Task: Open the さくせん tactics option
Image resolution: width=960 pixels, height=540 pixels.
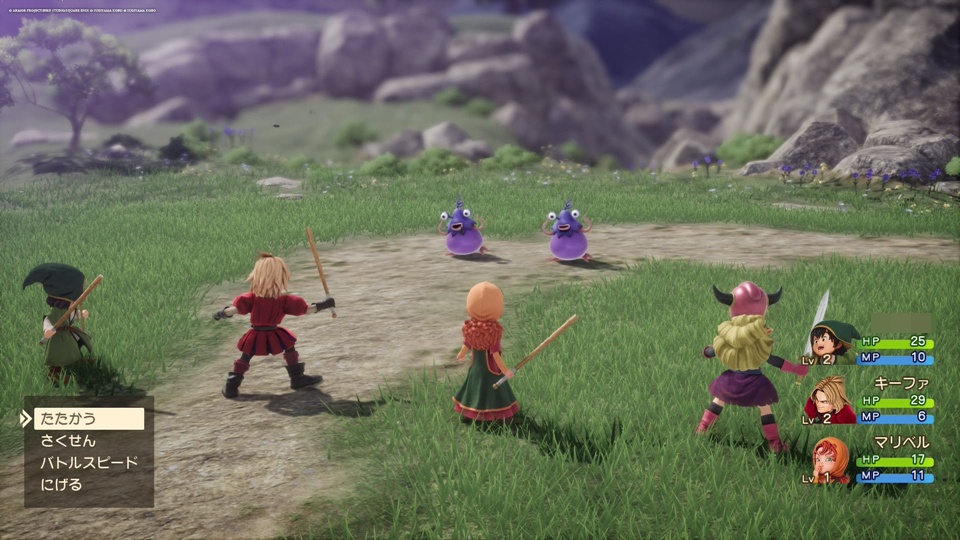Action: (68, 441)
